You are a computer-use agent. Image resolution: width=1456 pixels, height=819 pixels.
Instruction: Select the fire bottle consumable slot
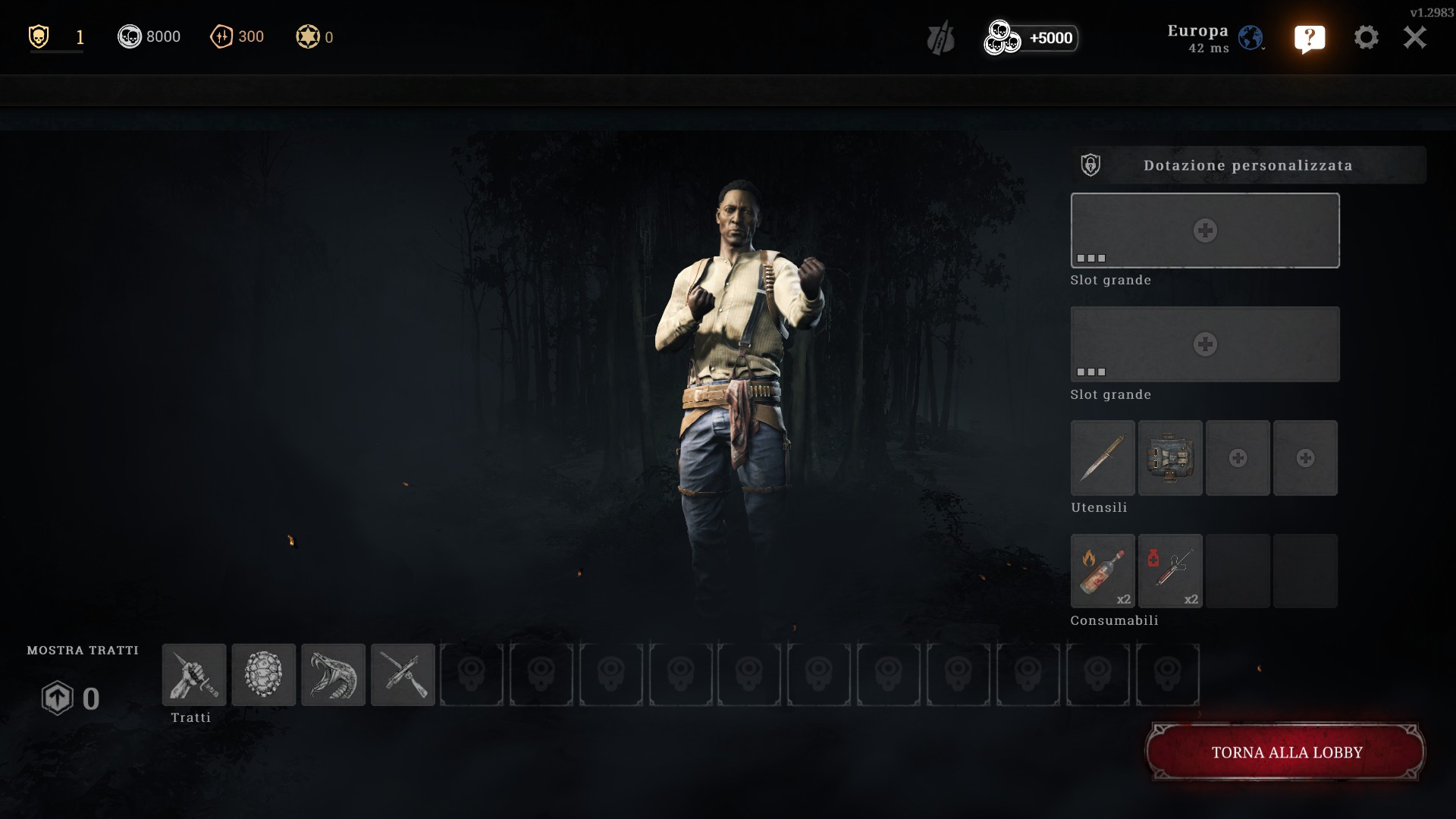point(1103,571)
